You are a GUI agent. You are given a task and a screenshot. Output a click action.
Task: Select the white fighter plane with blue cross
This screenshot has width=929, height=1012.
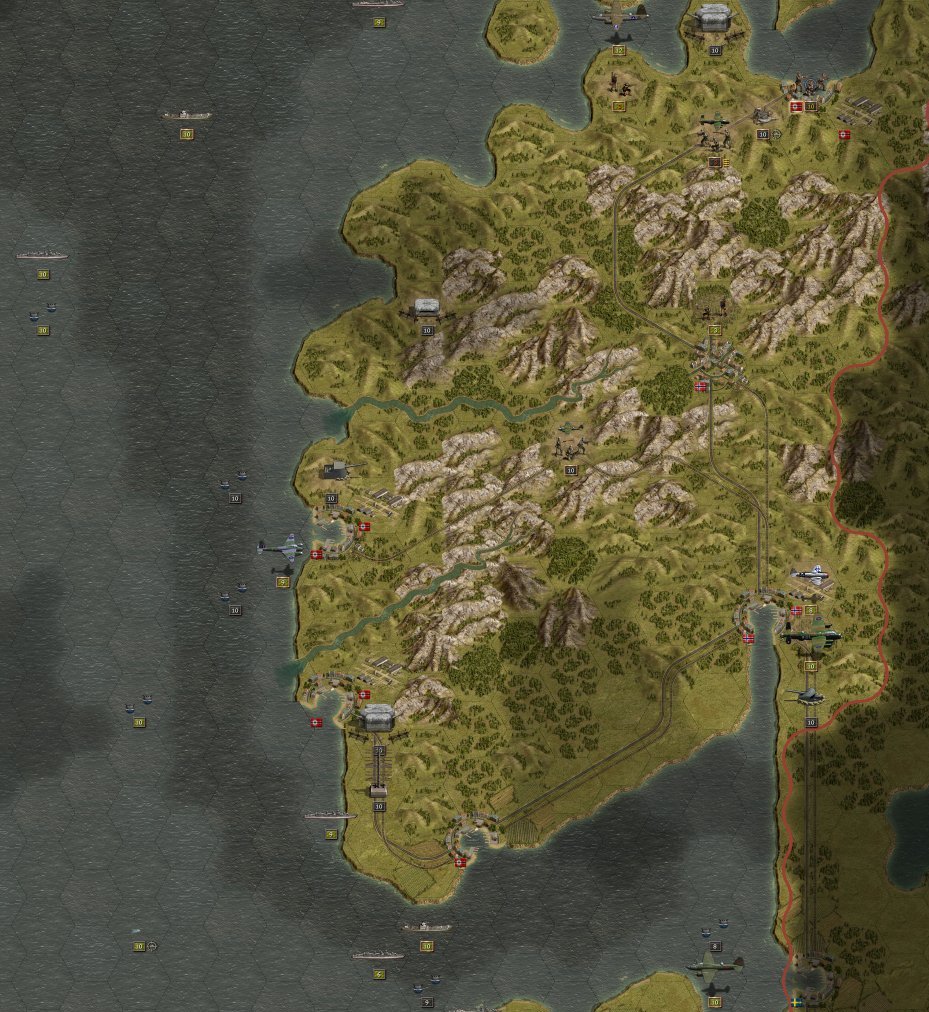tap(809, 575)
